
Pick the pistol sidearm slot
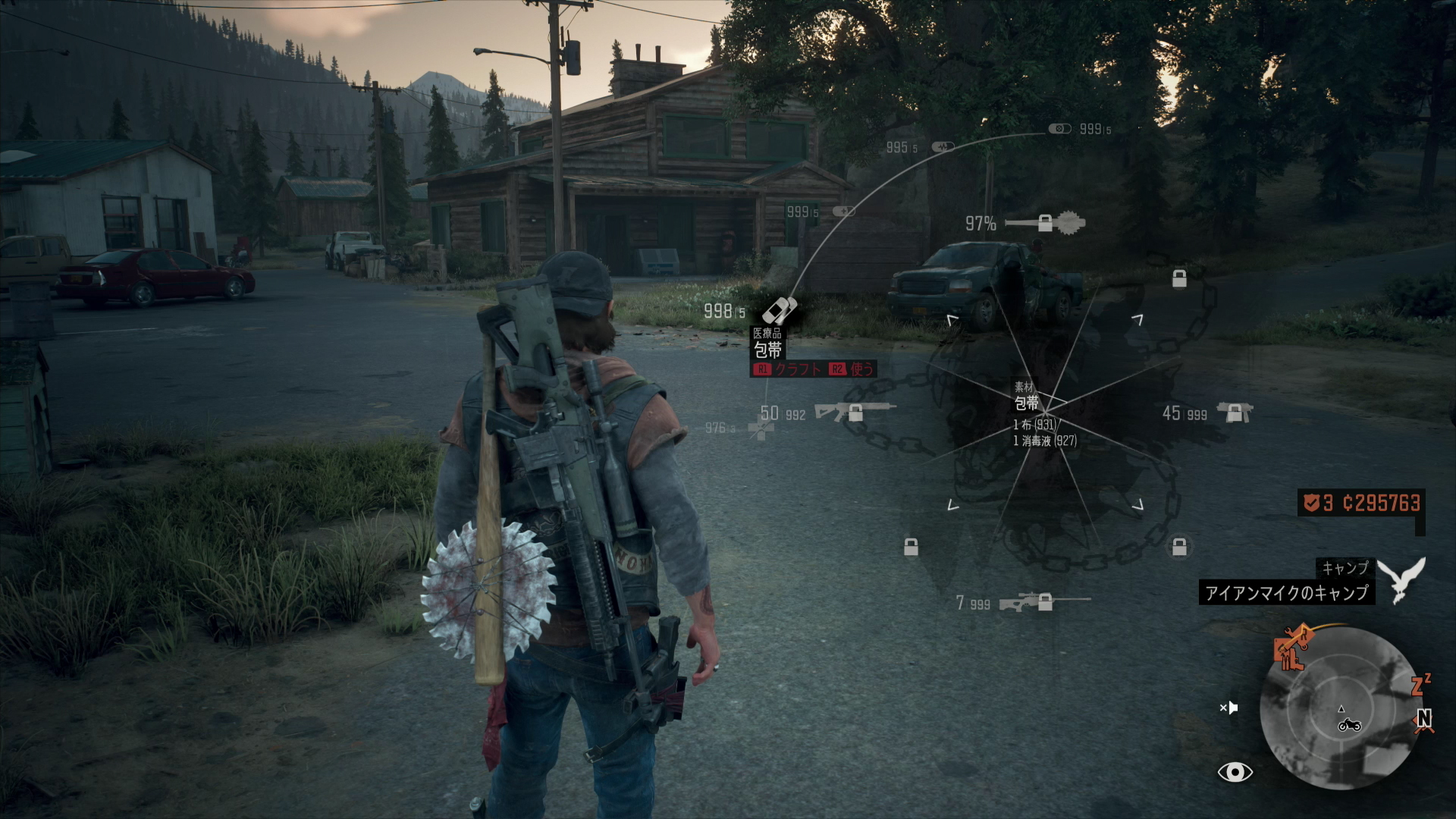pyautogui.click(x=1235, y=413)
